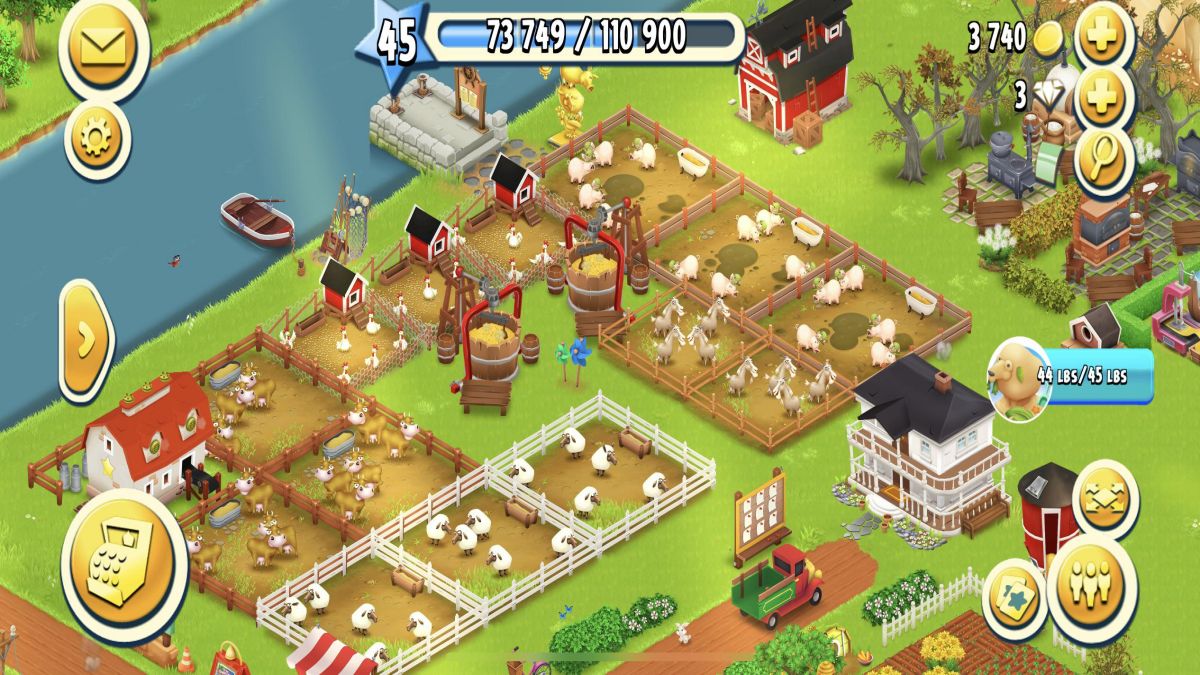Image resolution: width=1200 pixels, height=675 pixels.
Task: Add more coins with plus button
Action: tap(1105, 37)
